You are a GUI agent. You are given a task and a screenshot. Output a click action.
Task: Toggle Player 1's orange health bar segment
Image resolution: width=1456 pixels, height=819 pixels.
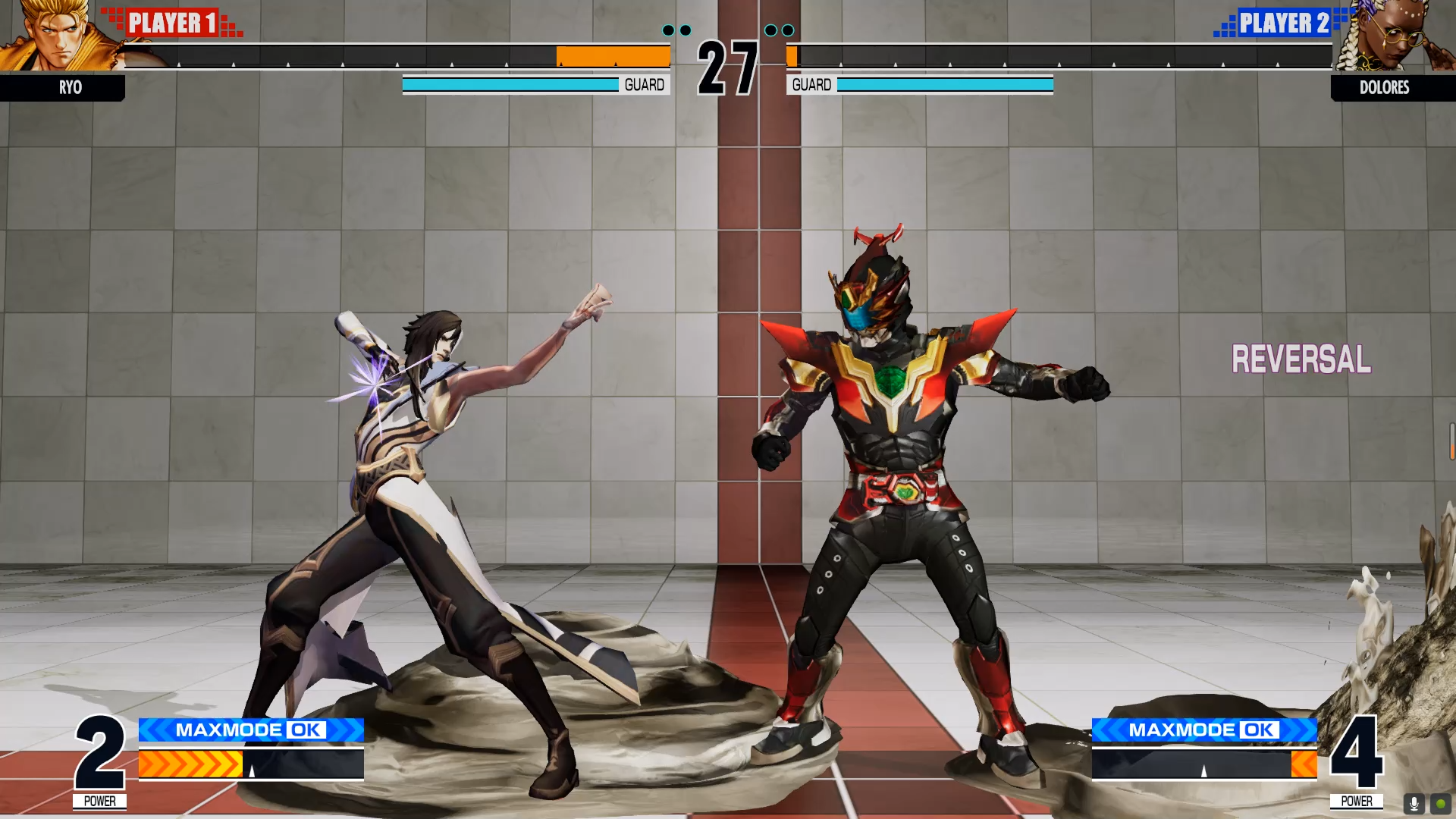613,56
